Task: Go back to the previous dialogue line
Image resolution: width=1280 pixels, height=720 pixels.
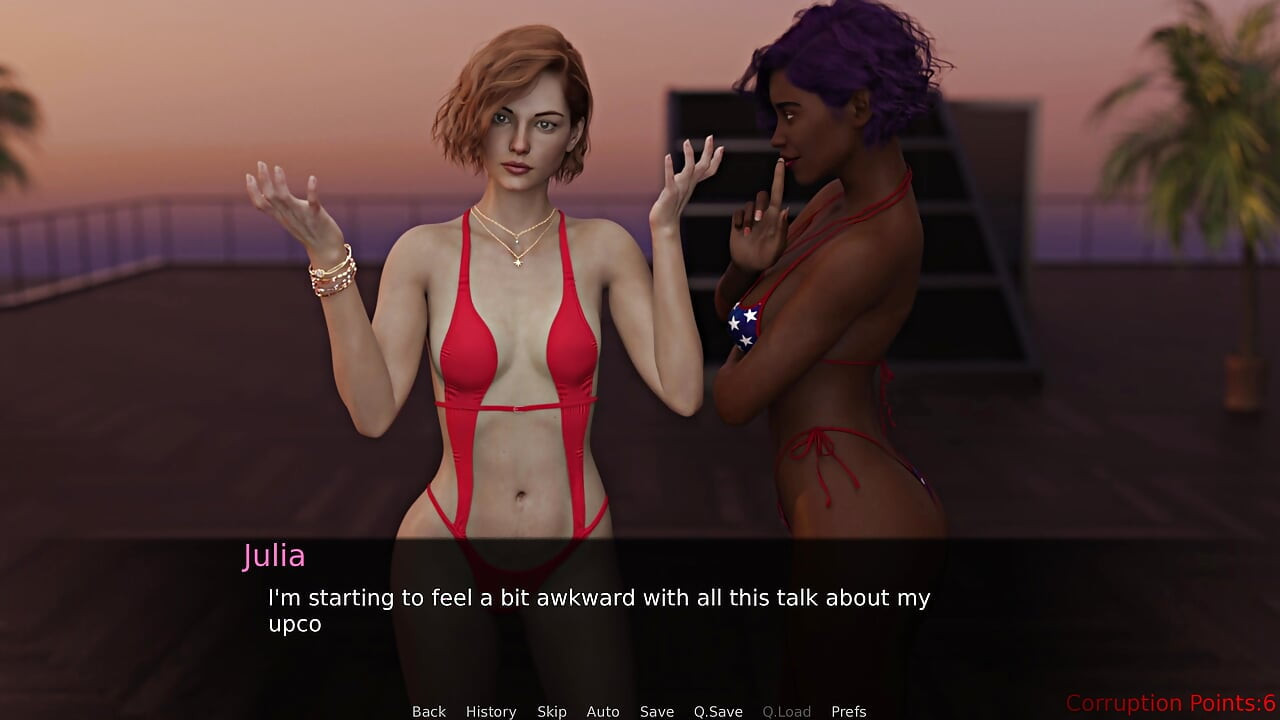Action: [429, 711]
